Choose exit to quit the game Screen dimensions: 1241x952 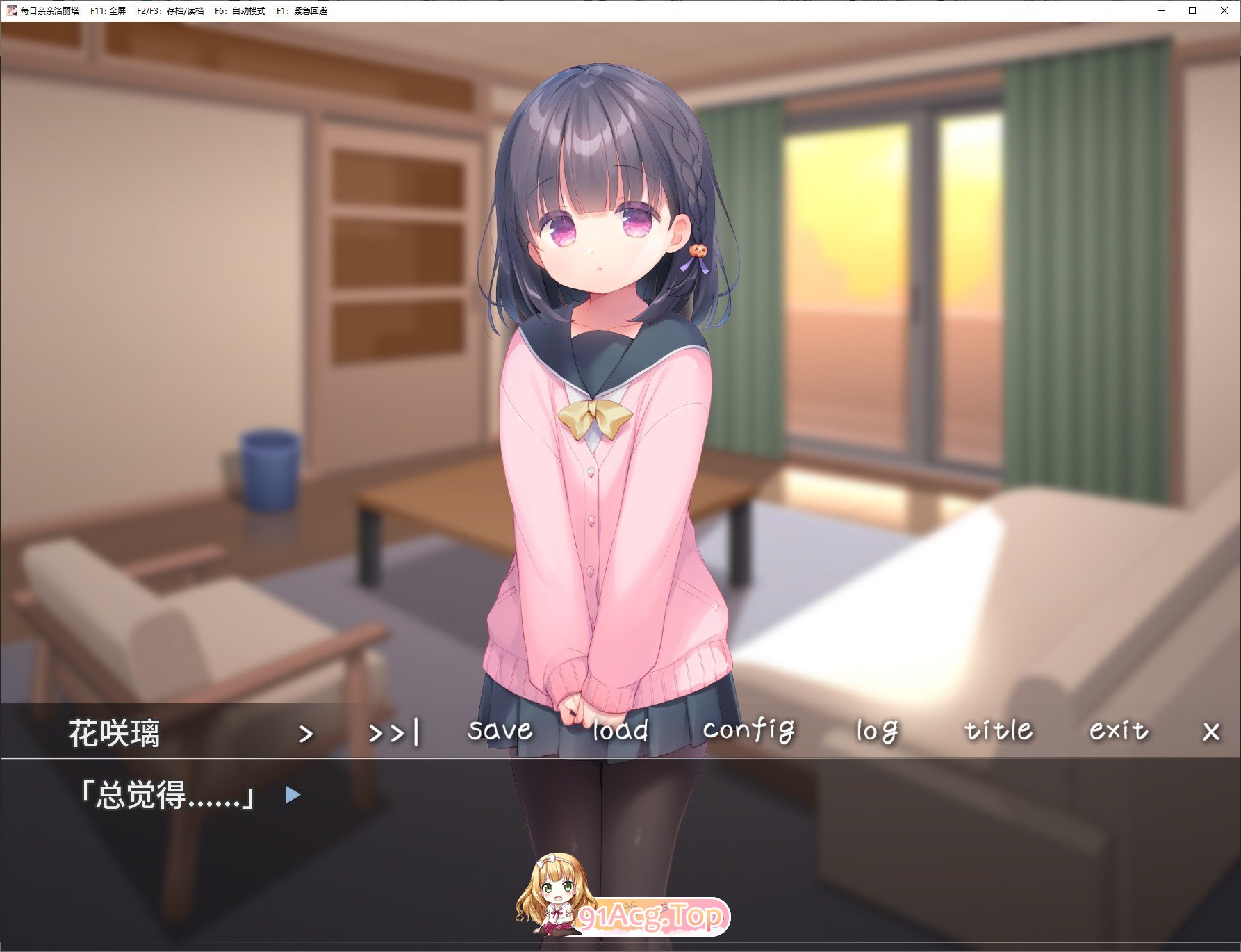point(1119,730)
